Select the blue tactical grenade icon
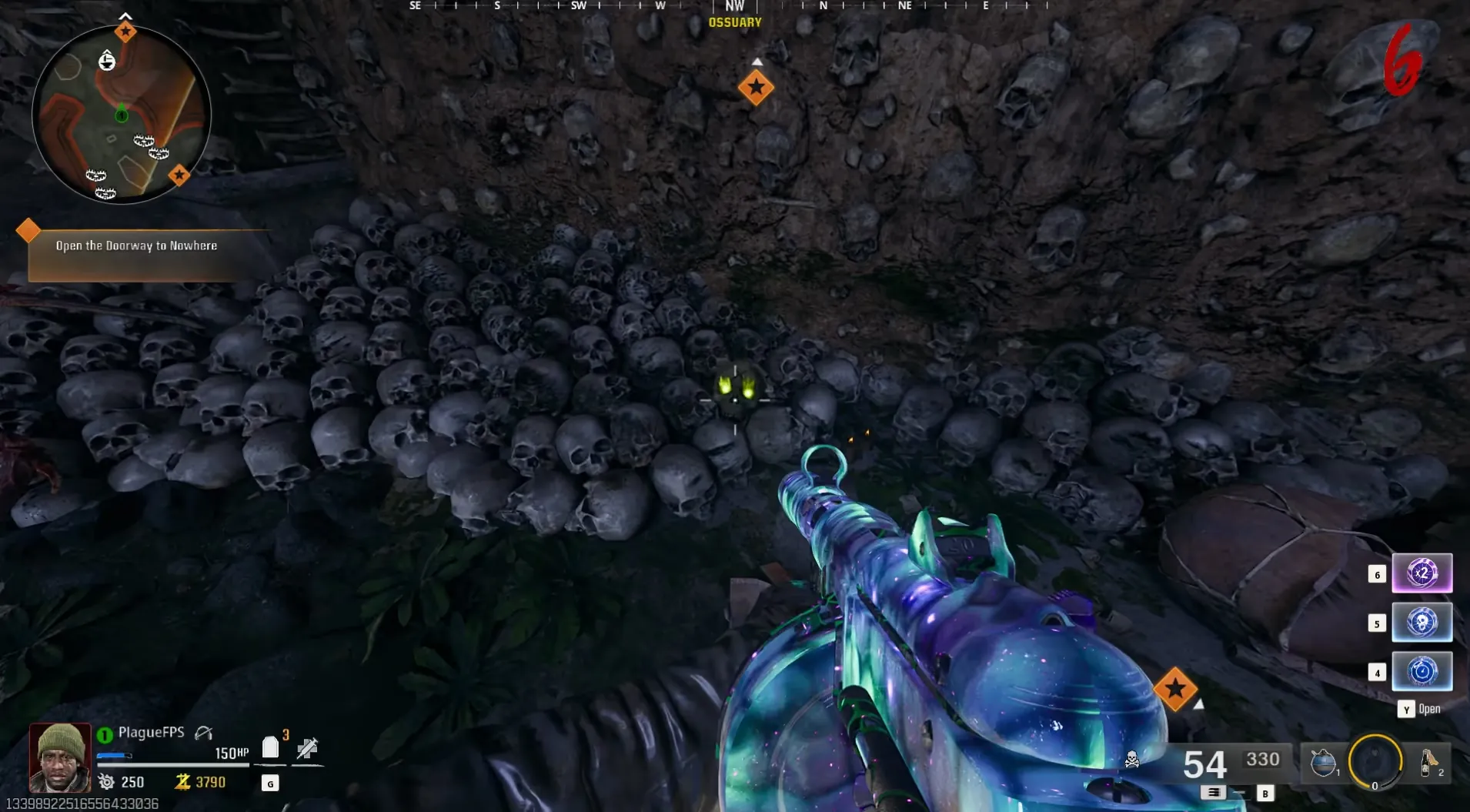This screenshot has width=1470, height=812. 1323,763
